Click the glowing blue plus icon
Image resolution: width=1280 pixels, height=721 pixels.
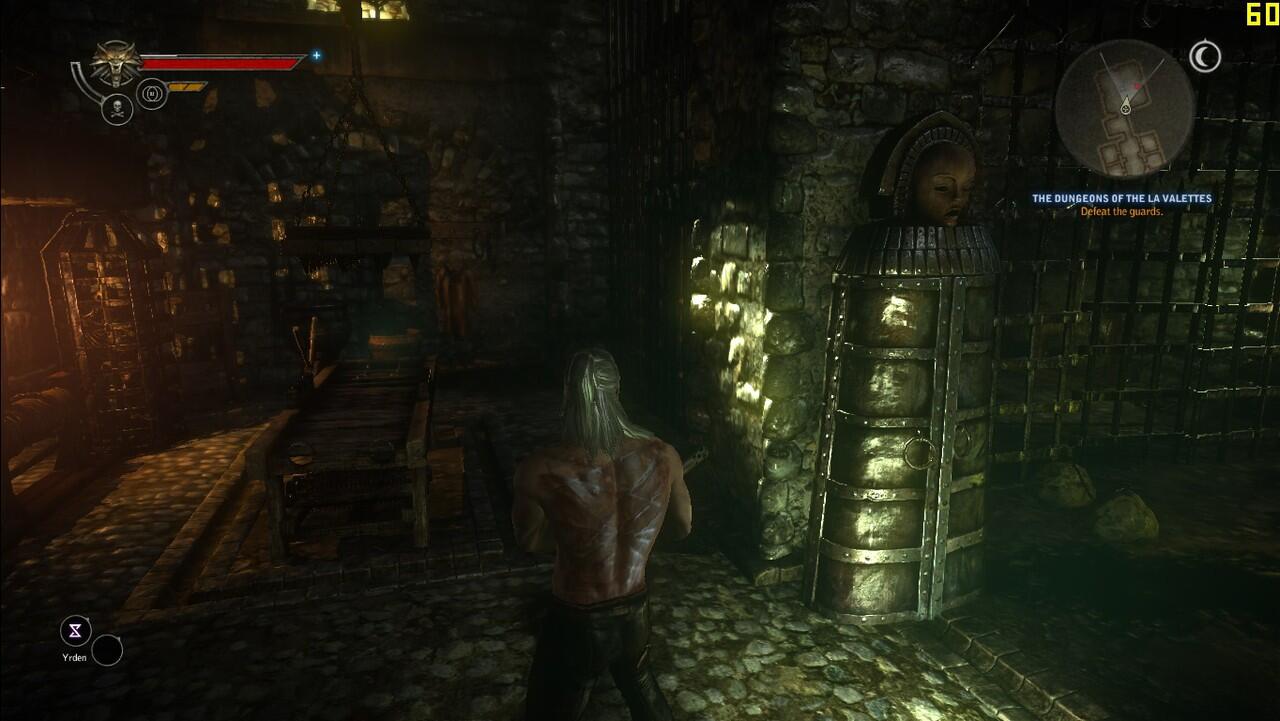coord(317,56)
